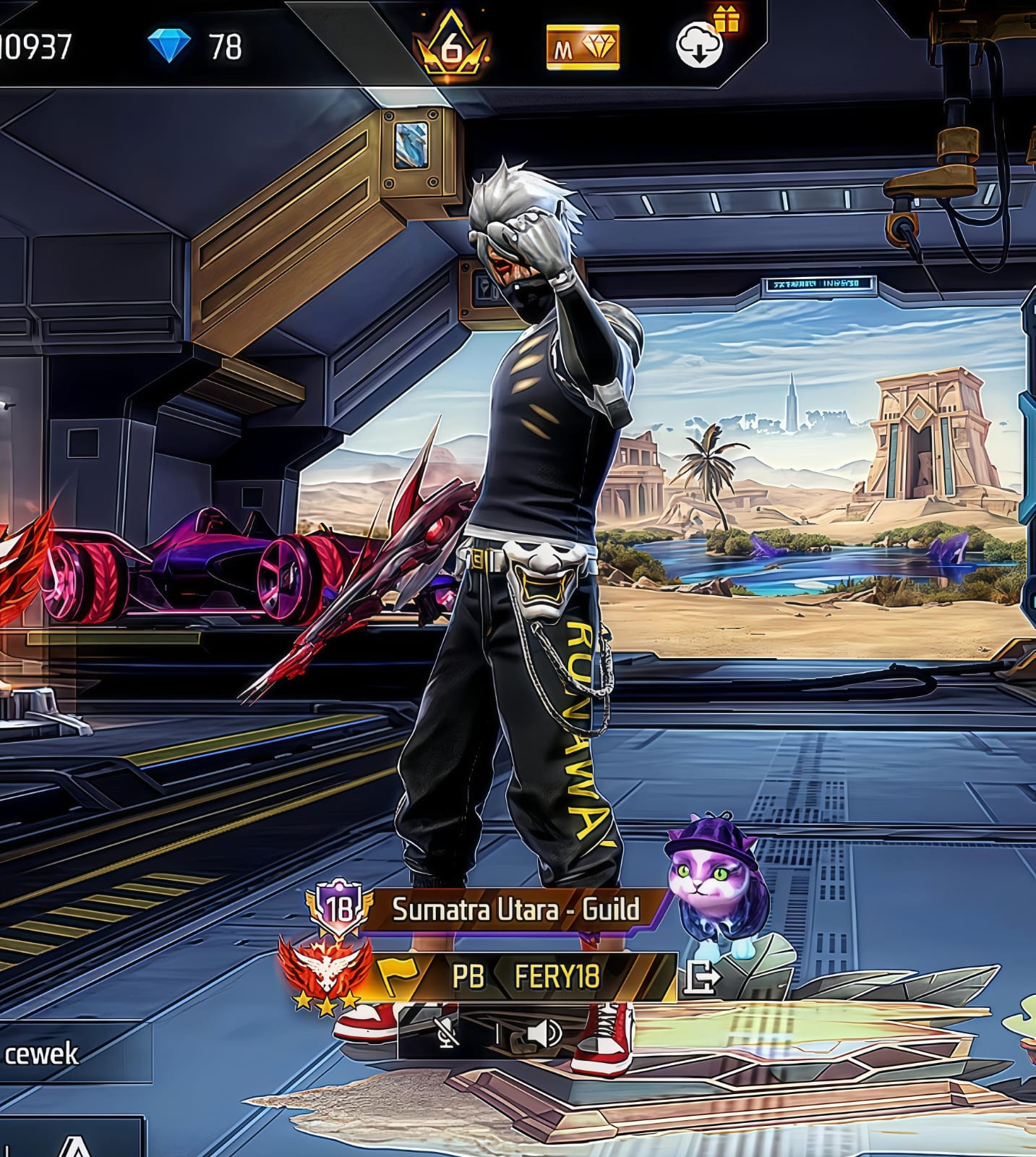Toggle the speaker voice sound icon
1036x1157 pixels.
(x=544, y=1034)
